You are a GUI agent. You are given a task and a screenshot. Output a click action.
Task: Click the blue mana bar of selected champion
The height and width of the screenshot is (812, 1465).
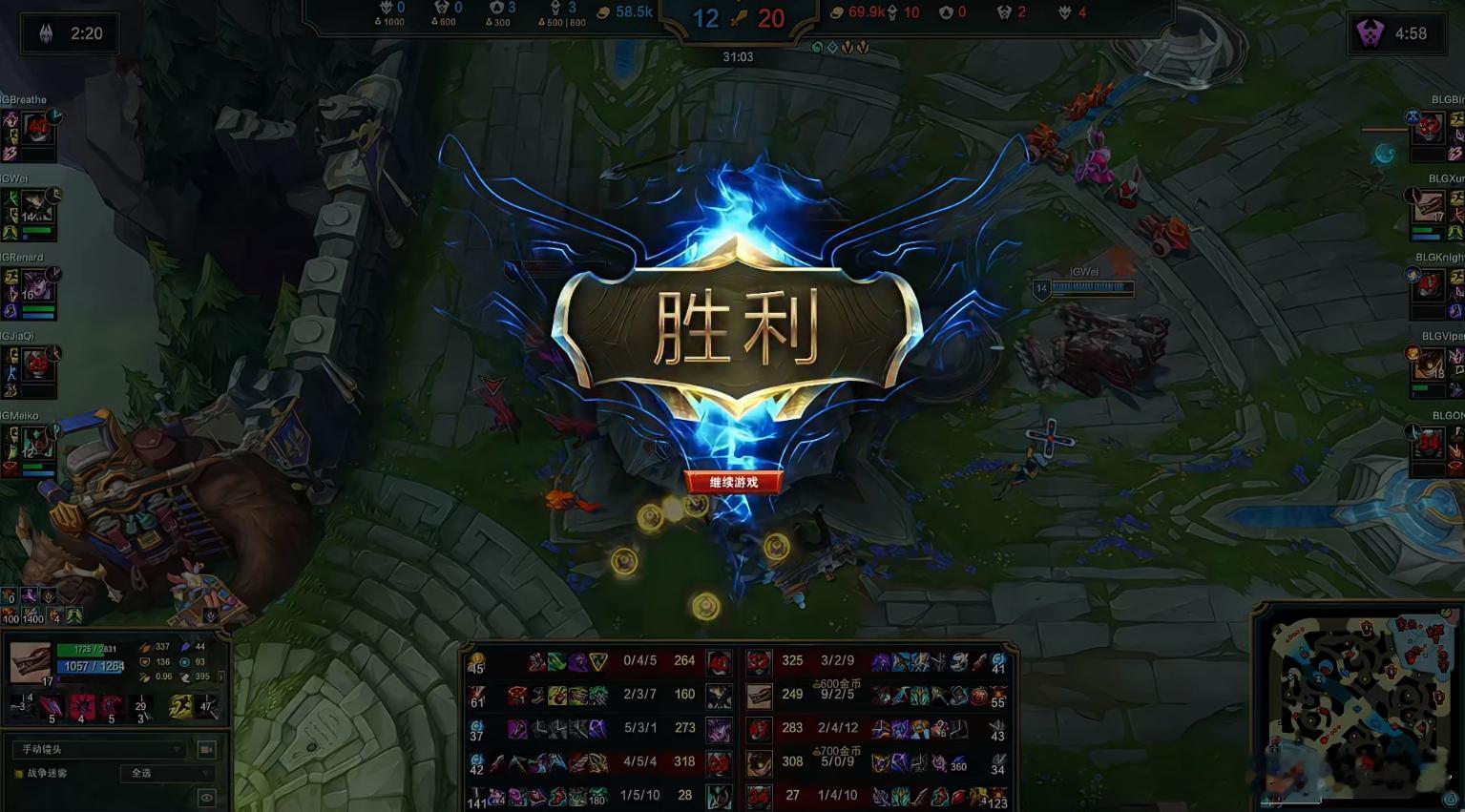(90, 665)
